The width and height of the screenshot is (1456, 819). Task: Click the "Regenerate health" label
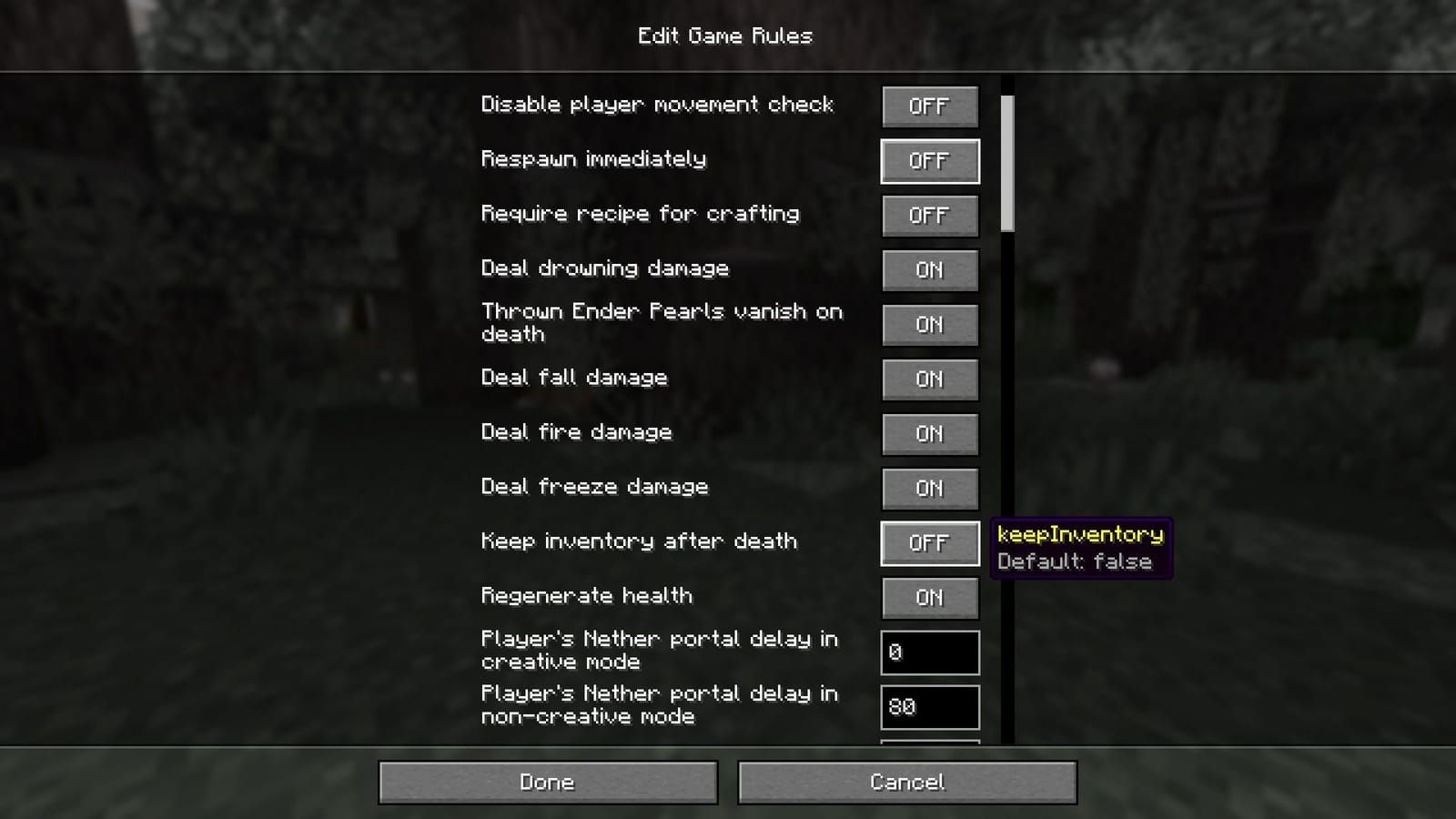click(589, 596)
